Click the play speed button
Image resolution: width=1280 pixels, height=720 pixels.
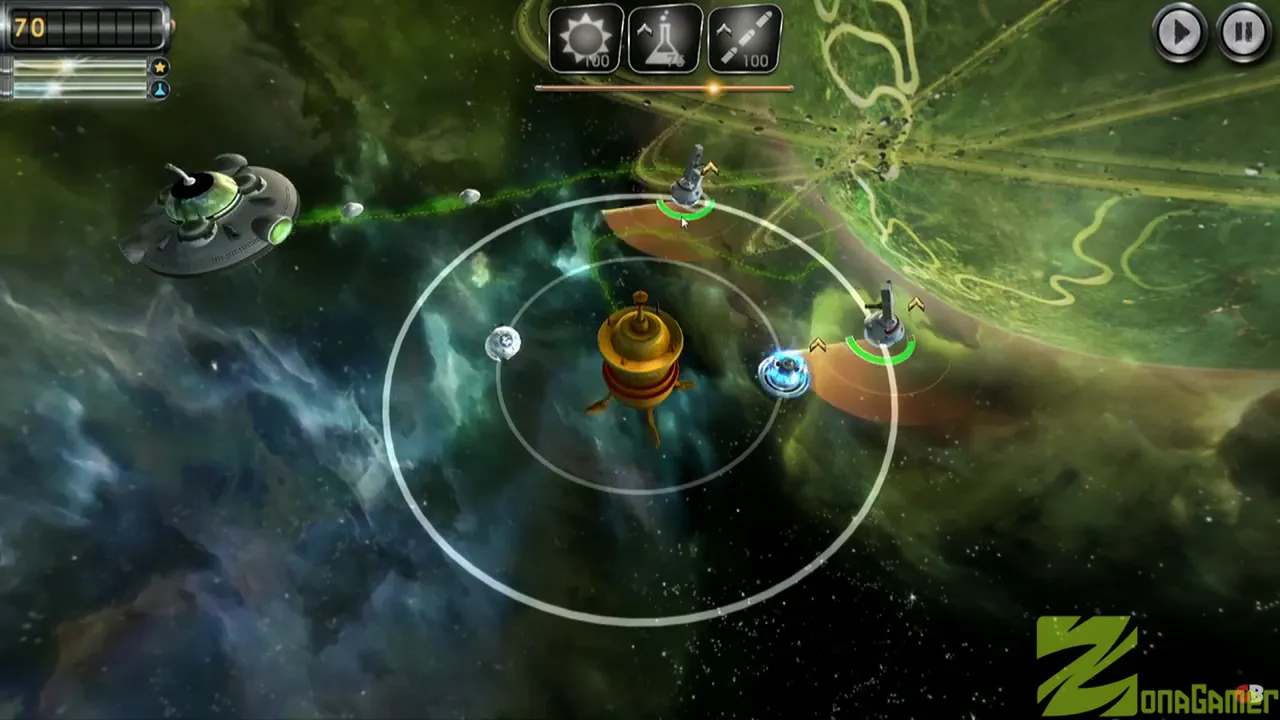tap(1180, 33)
